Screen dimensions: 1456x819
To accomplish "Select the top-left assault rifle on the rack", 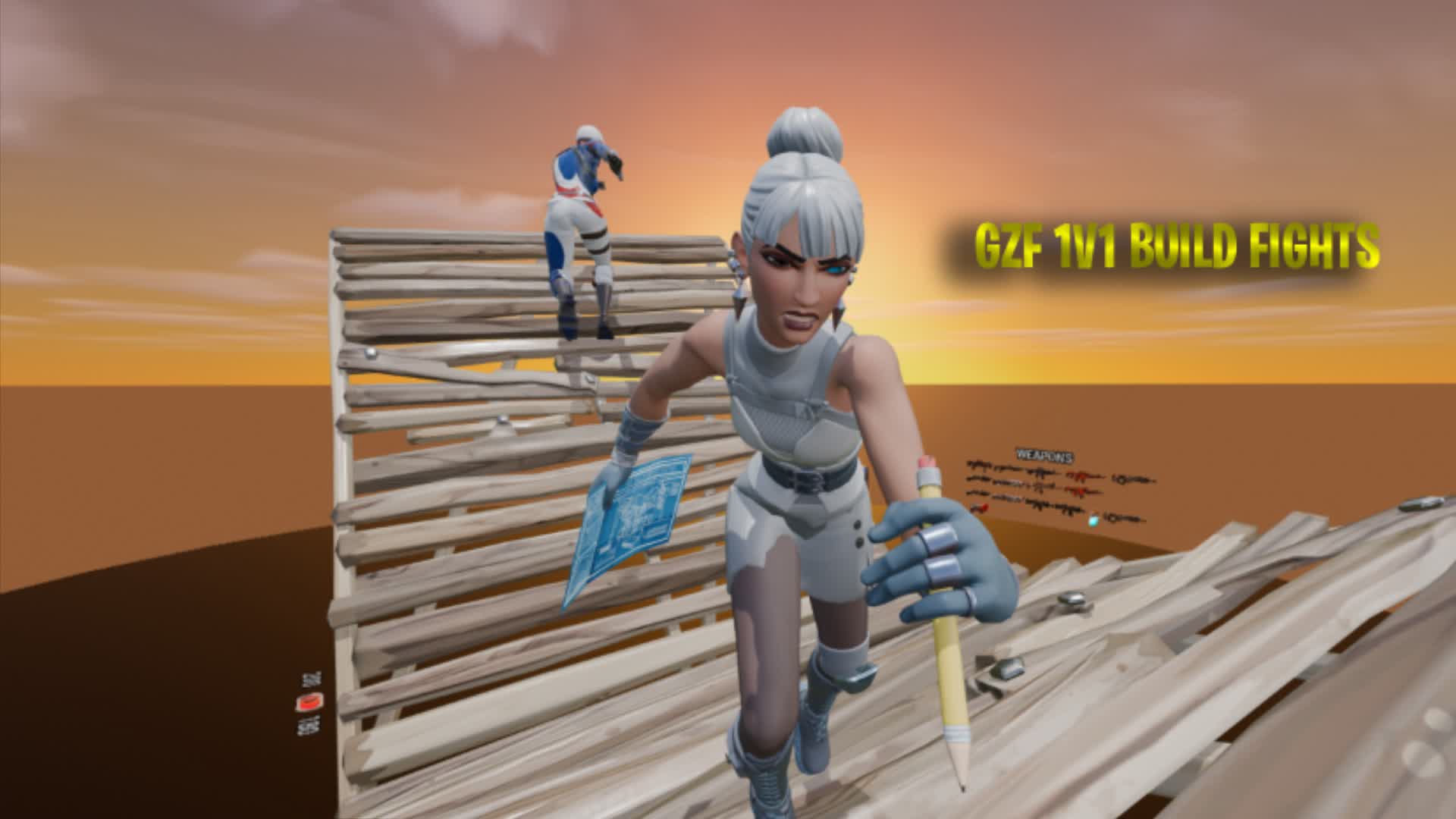I will point(977,464).
